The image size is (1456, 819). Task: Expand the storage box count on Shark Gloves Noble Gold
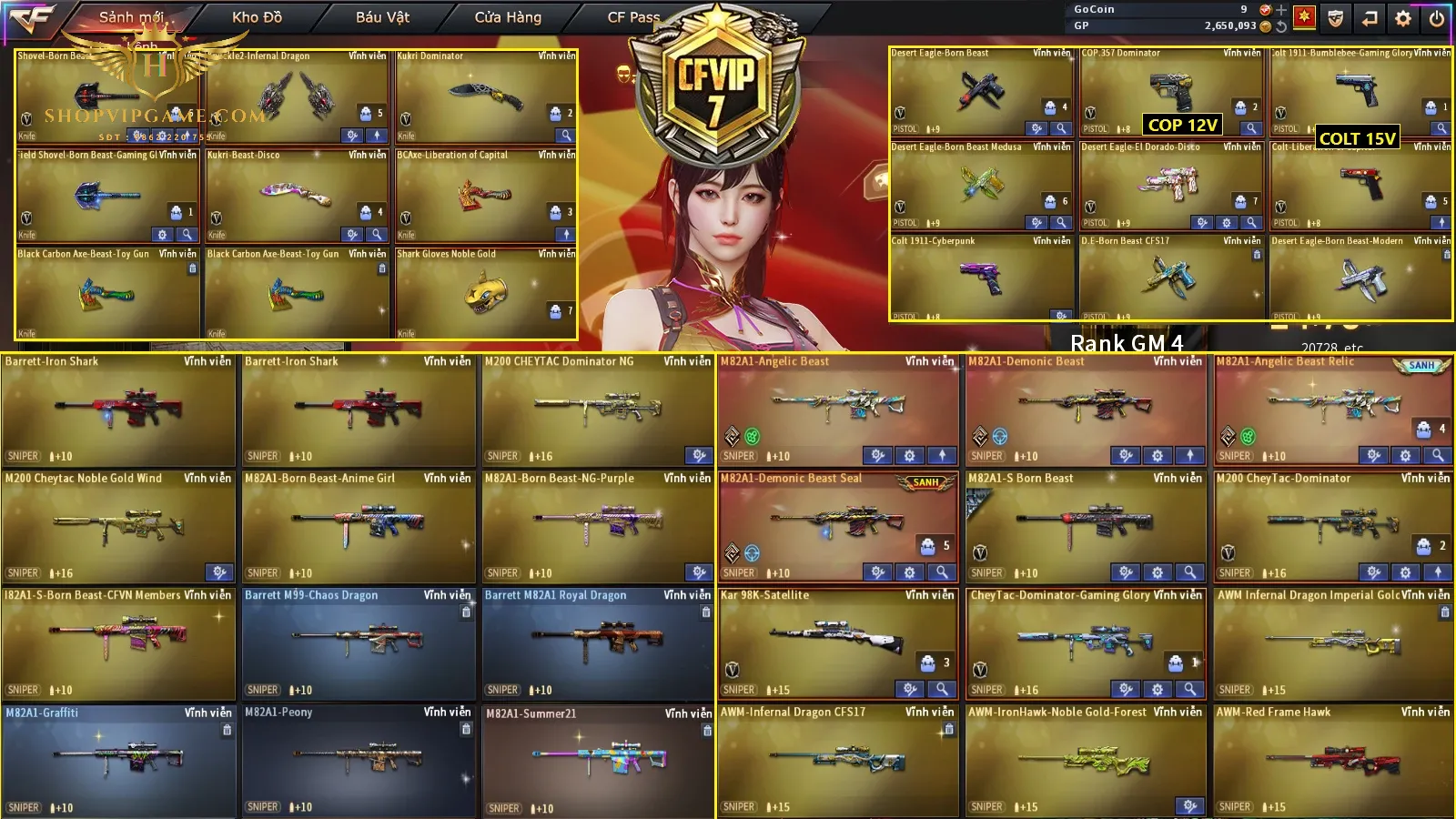(556, 310)
